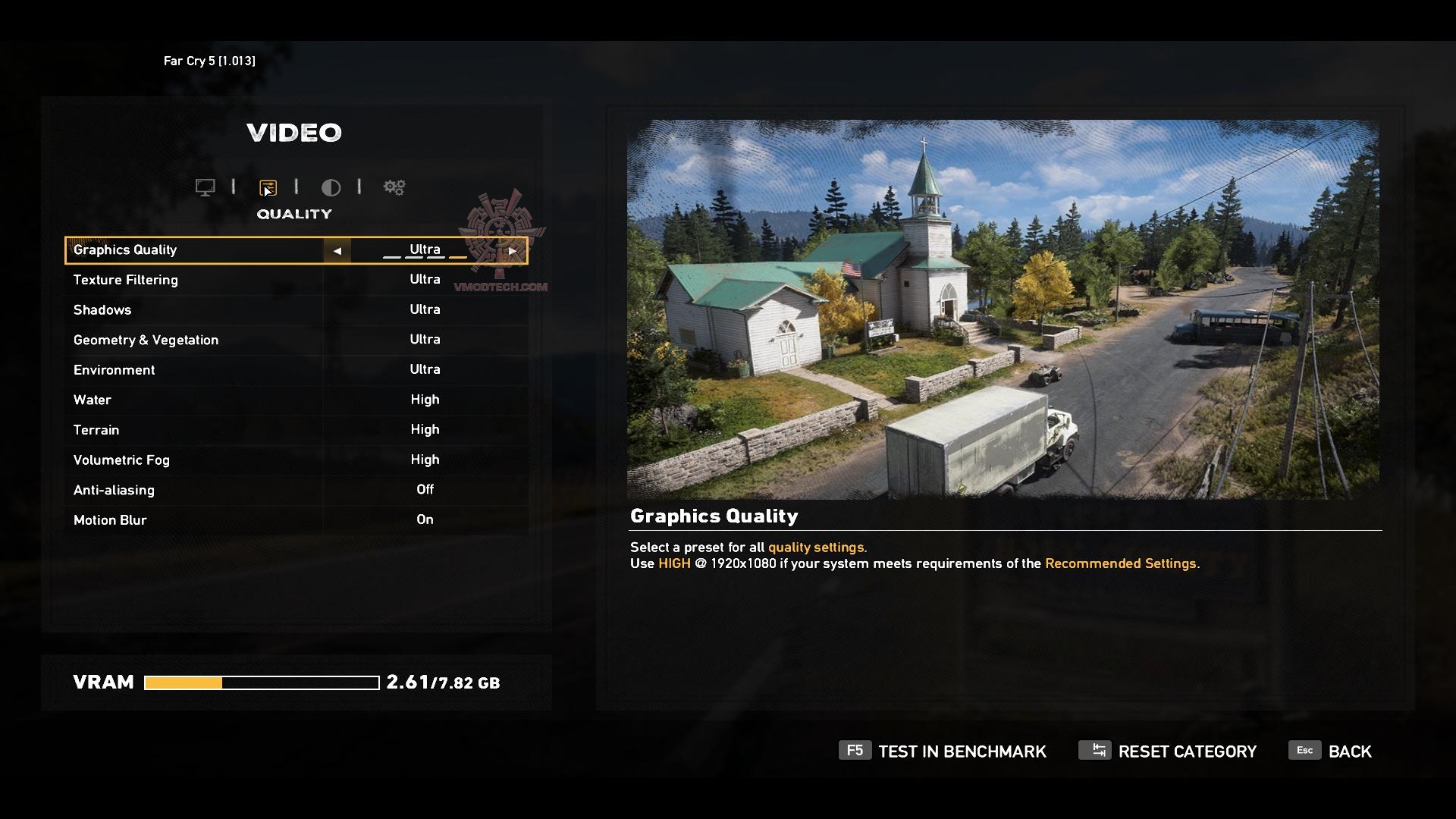The height and width of the screenshot is (819, 1456).
Task: Select the Water quality row
Action: pyautogui.click(x=296, y=400)
